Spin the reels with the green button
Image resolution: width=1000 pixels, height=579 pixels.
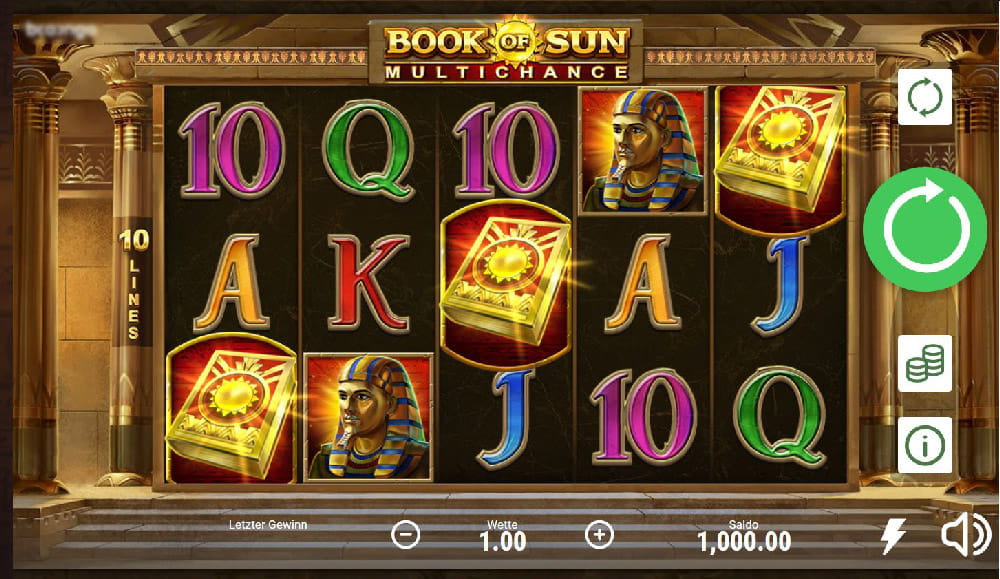[924, 228]
